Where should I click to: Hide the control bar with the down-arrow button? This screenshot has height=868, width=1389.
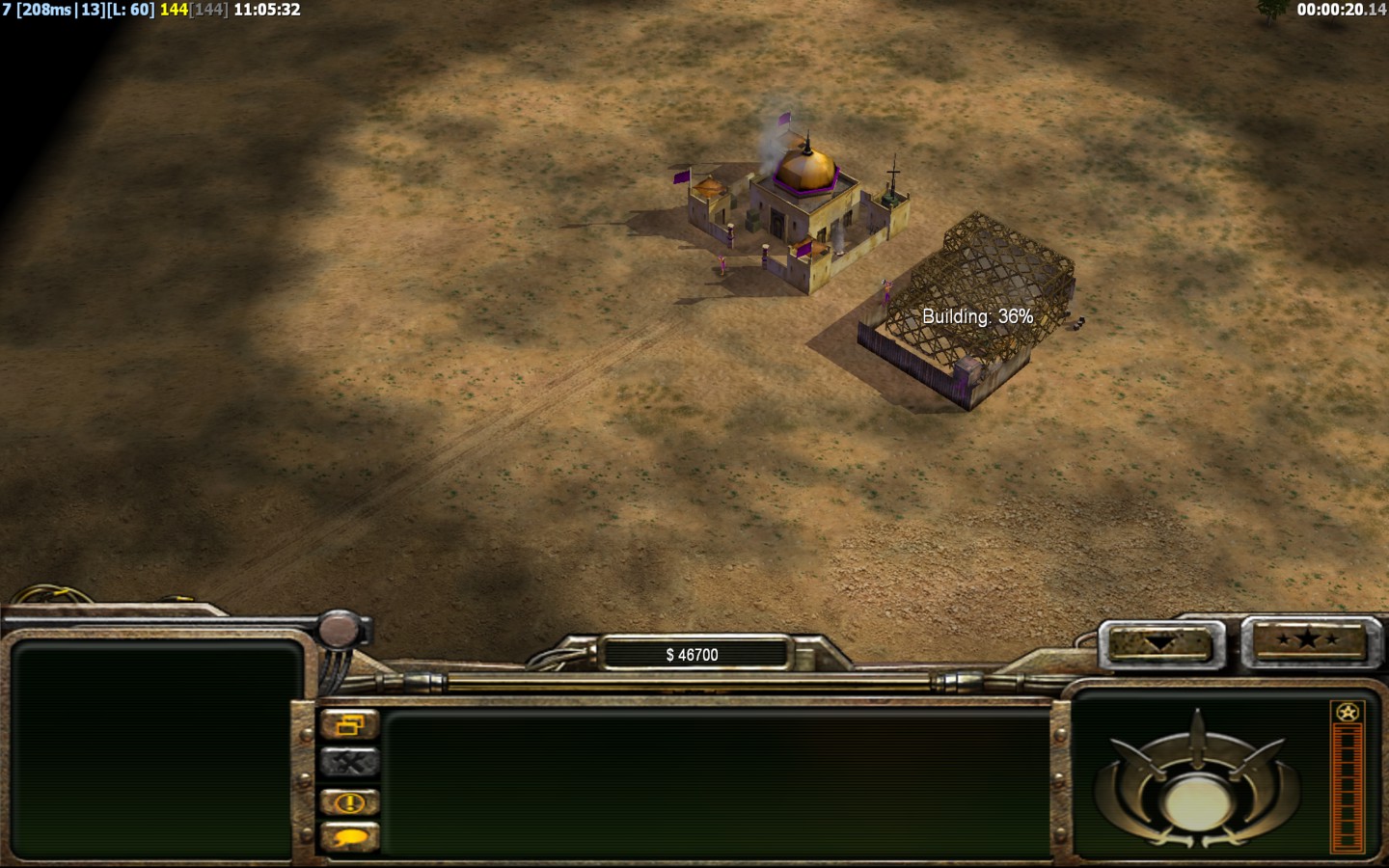click(x=1159, y=642)
